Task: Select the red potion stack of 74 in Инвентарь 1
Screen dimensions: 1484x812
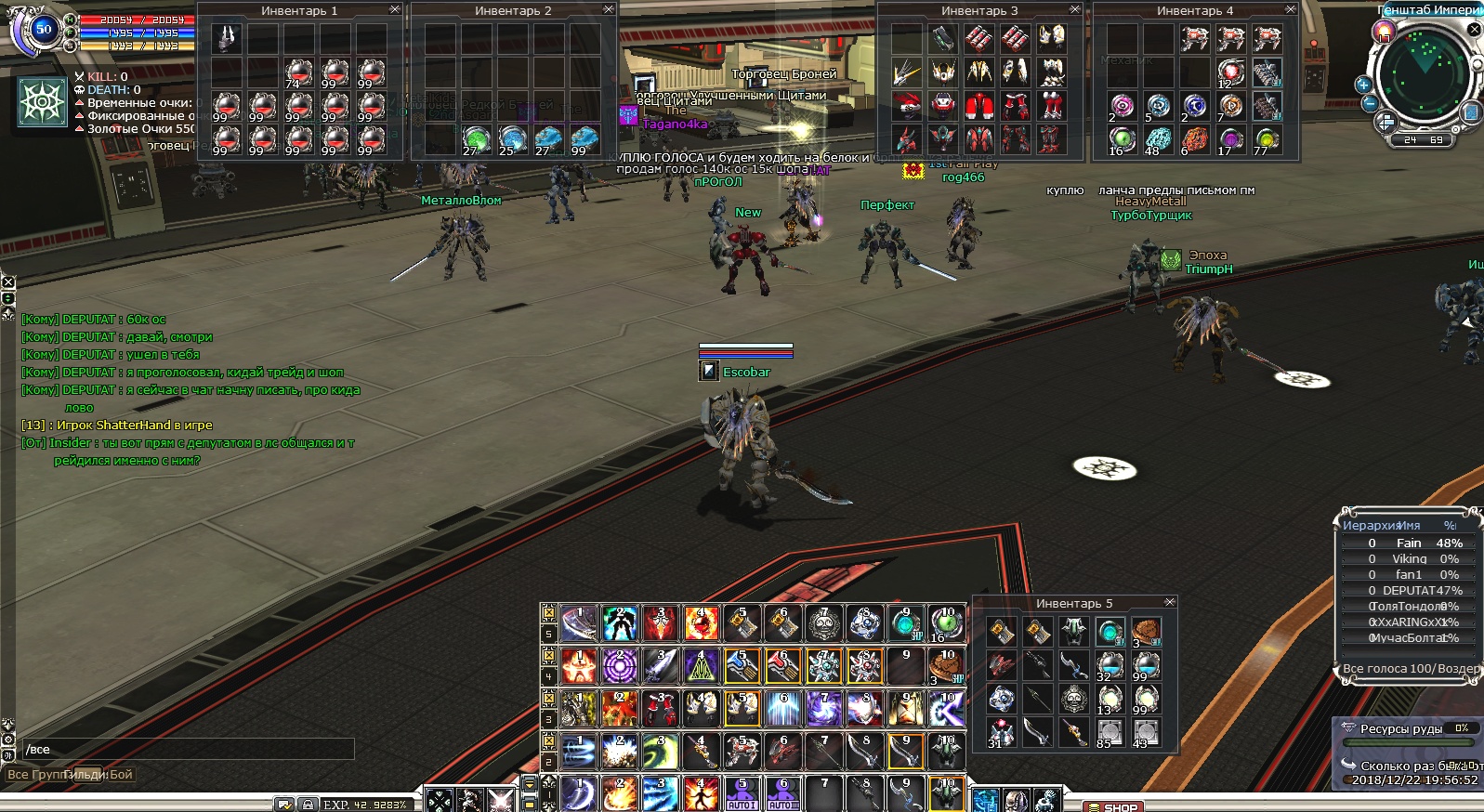Action: [298, 72]
